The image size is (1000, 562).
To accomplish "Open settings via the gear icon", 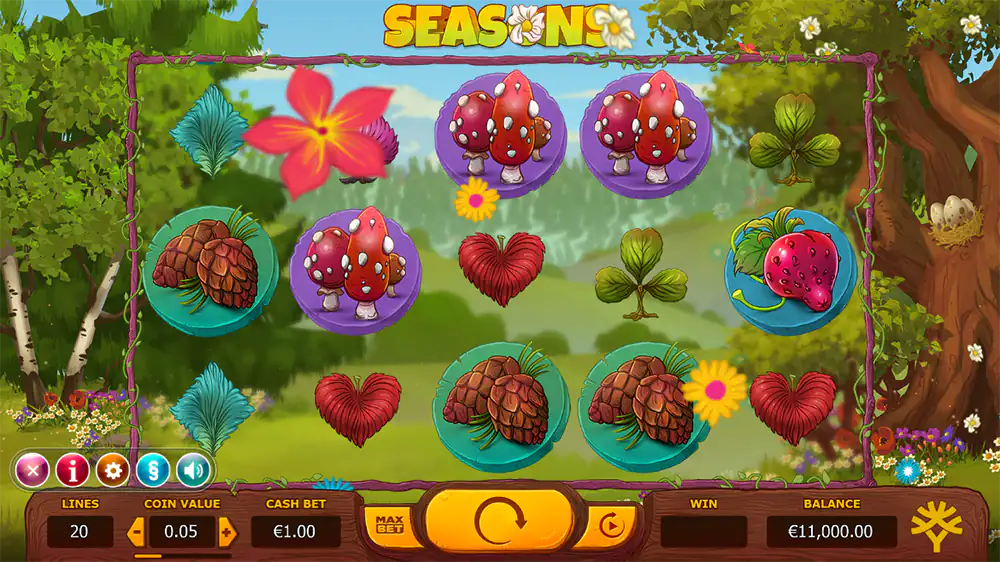I will 112,469.
